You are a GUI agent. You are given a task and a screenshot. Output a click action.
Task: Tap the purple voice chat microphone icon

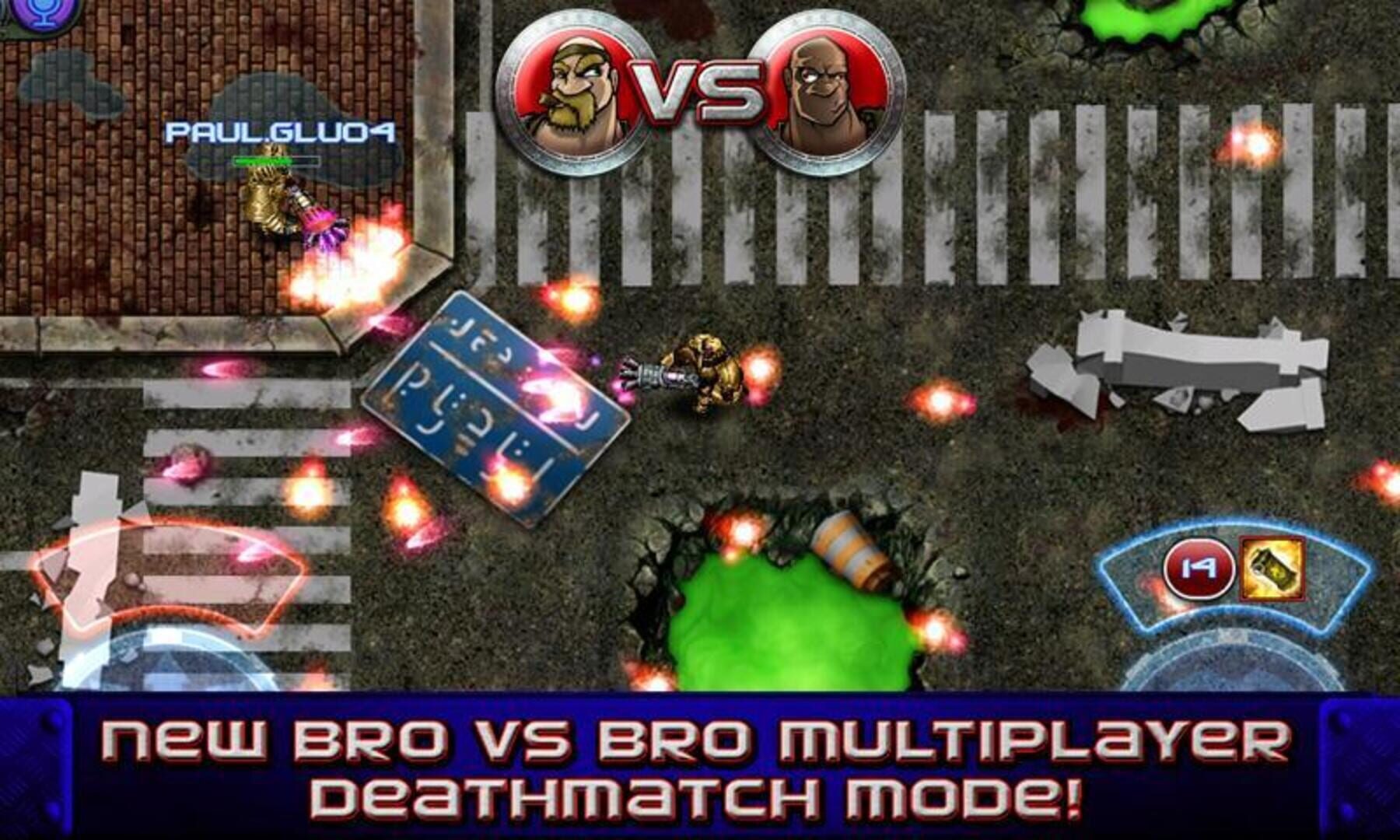[40, 12]
